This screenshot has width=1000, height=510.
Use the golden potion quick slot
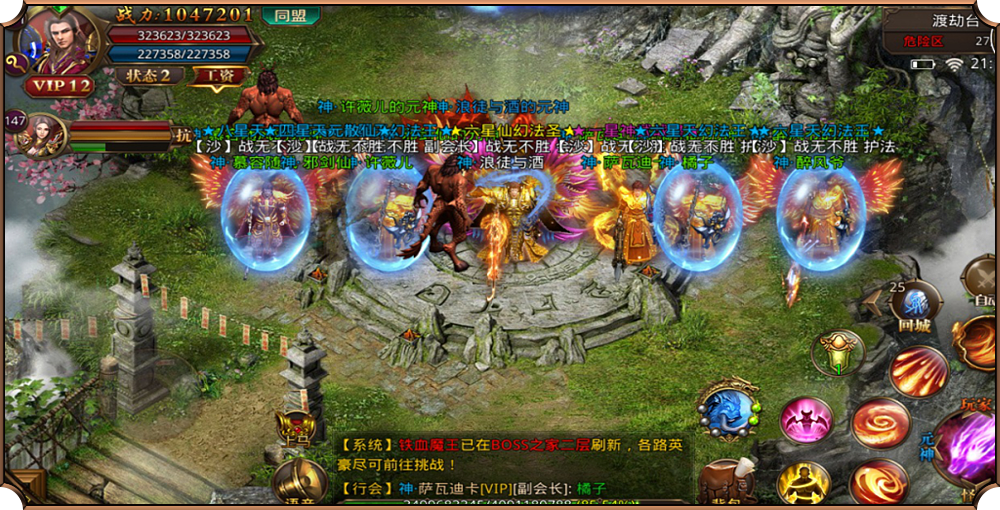[x=838, y=353]
